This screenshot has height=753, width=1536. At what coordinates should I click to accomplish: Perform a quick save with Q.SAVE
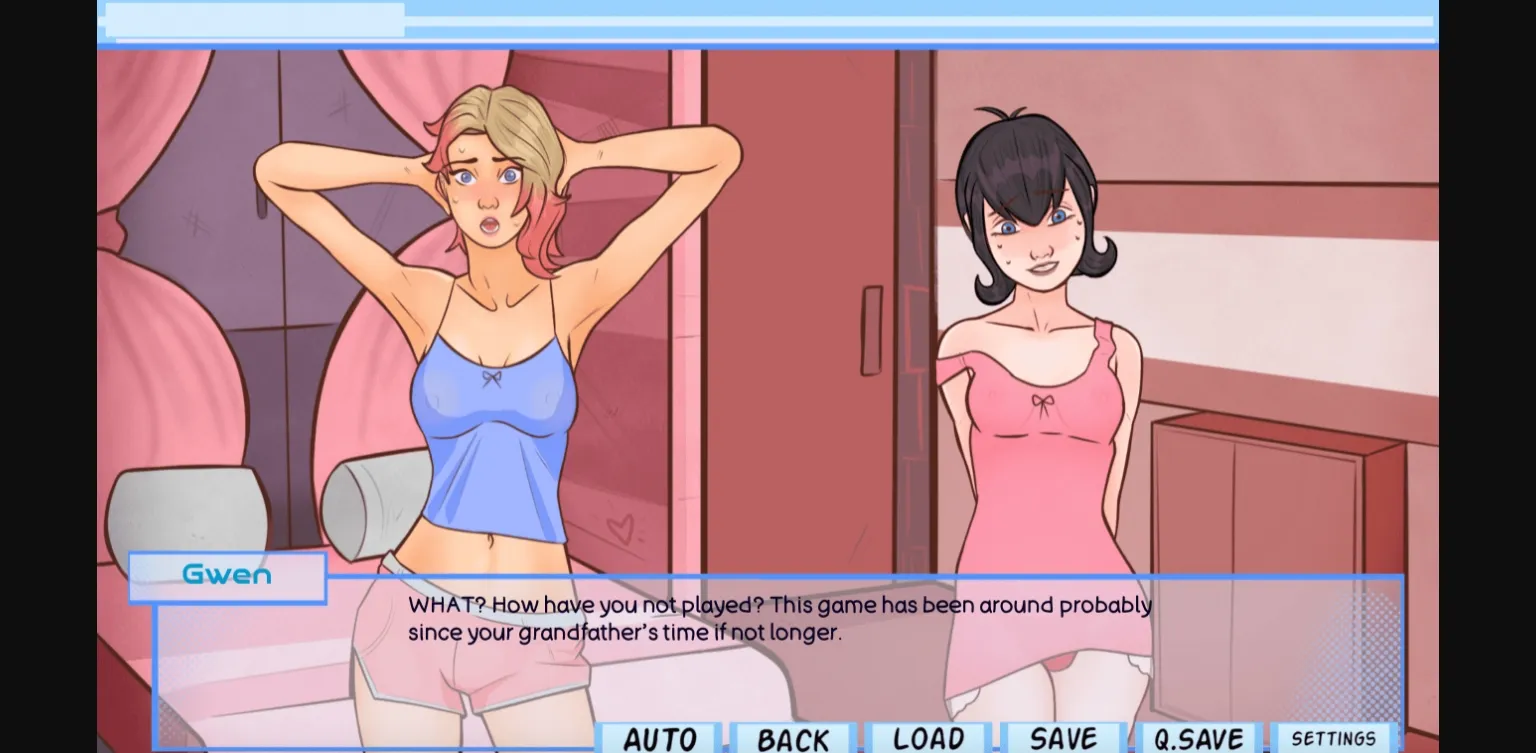point(1199,739)
